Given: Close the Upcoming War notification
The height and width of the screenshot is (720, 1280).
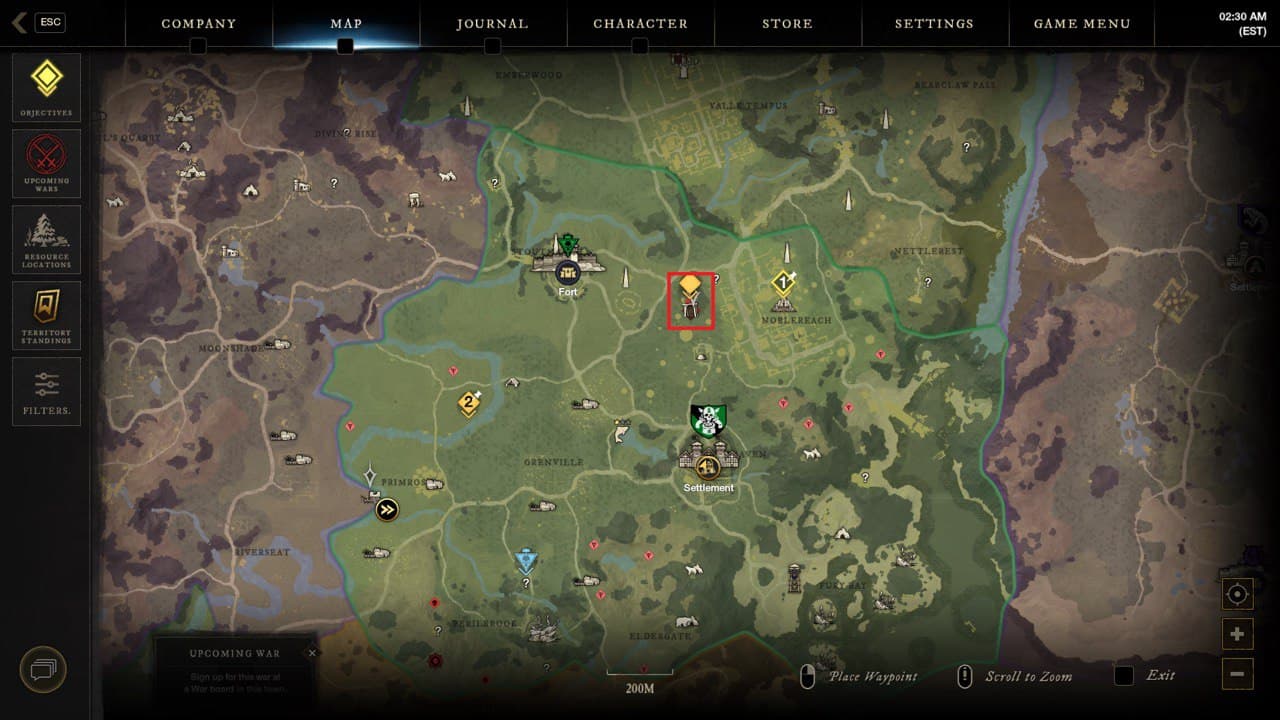Looking at the screenshot, I should pyautogui.click(x=312, y=653).
